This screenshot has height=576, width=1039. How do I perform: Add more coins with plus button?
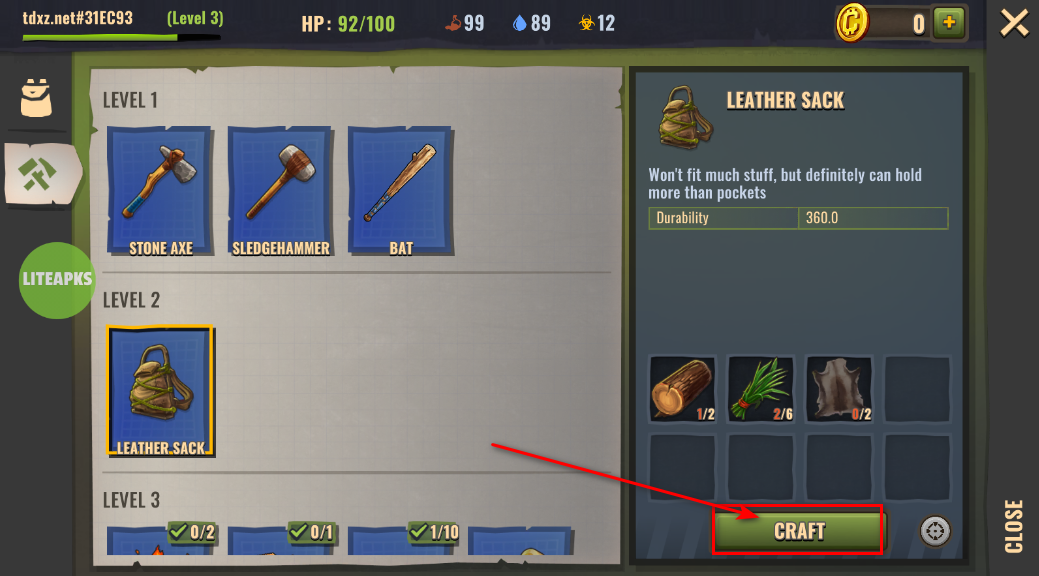(948, 22)
